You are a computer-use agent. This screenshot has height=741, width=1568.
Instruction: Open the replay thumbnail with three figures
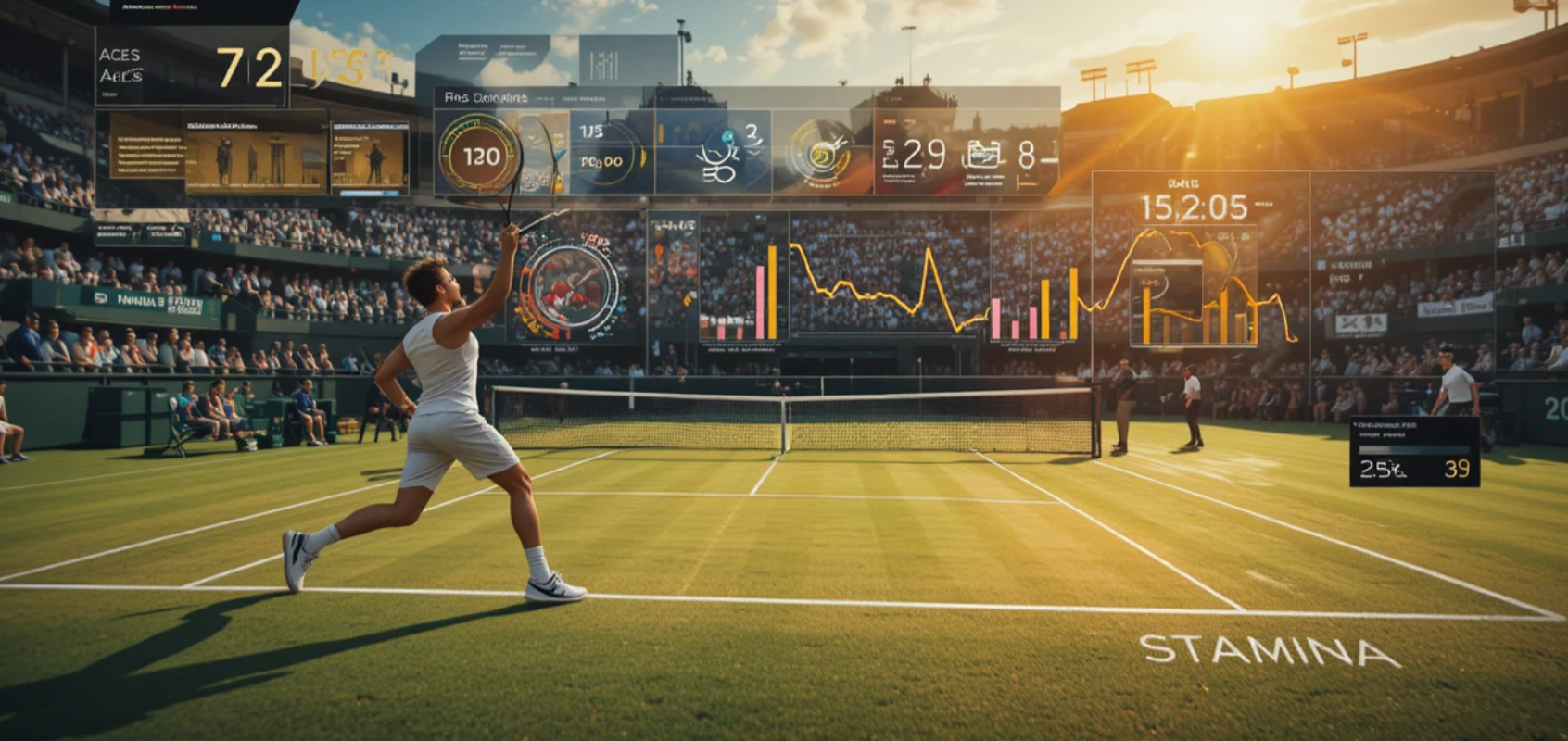(255, 154)
